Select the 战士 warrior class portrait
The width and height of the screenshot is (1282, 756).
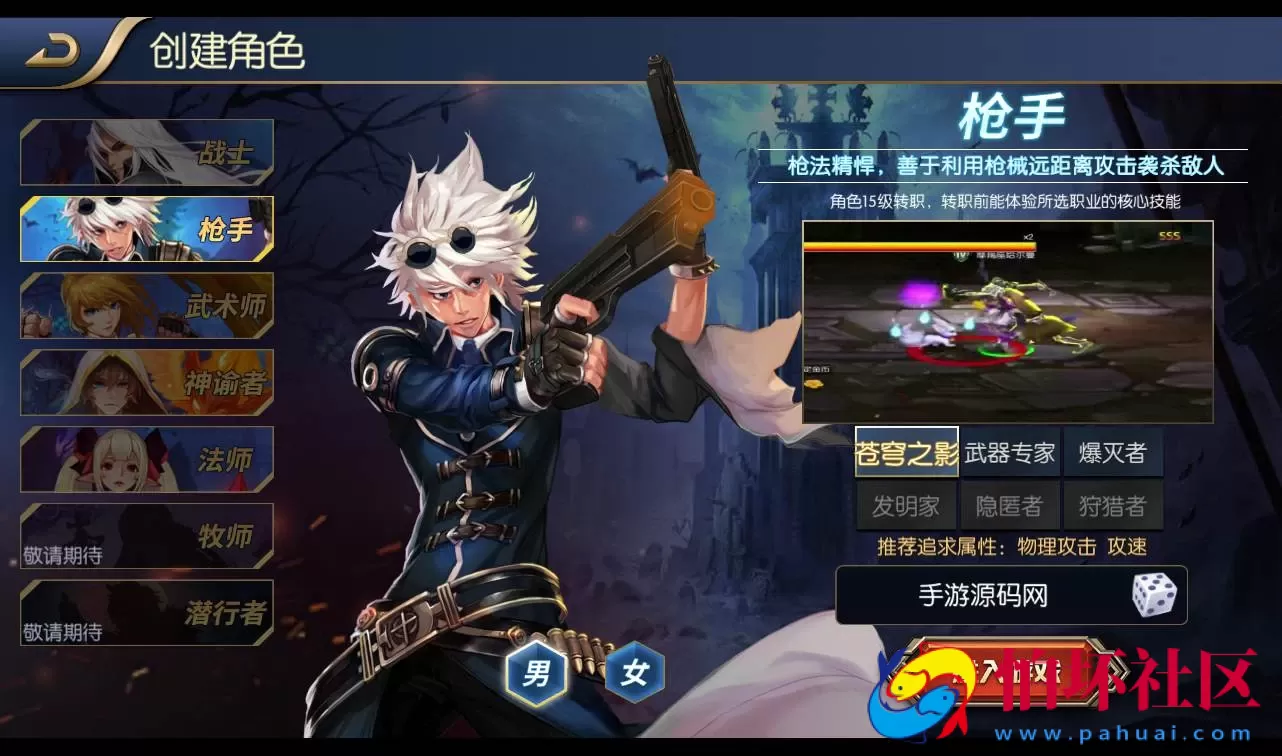146,152
